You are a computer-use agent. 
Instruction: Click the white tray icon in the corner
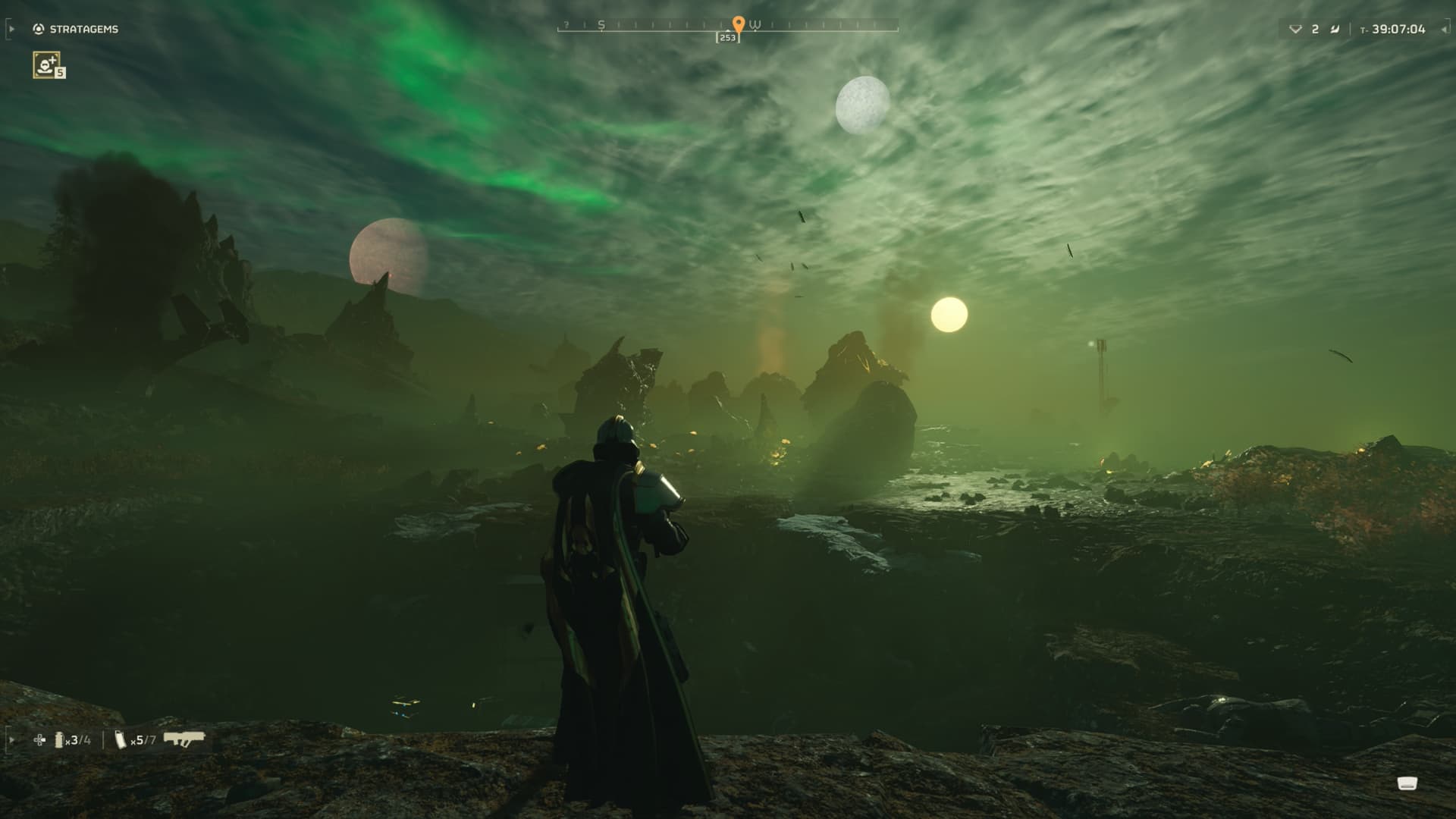pyautogui.click(x=1407, y=783)
